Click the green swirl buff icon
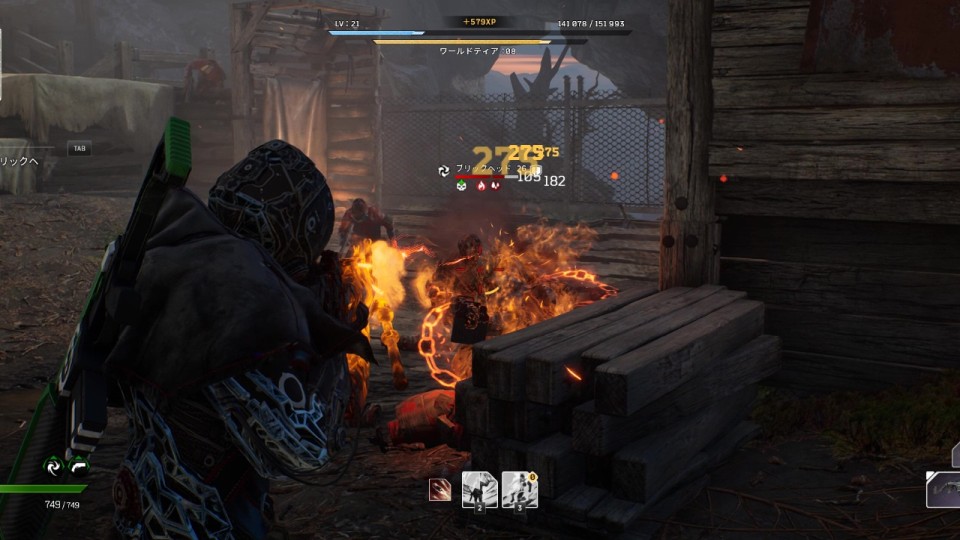 coord(53,466)
